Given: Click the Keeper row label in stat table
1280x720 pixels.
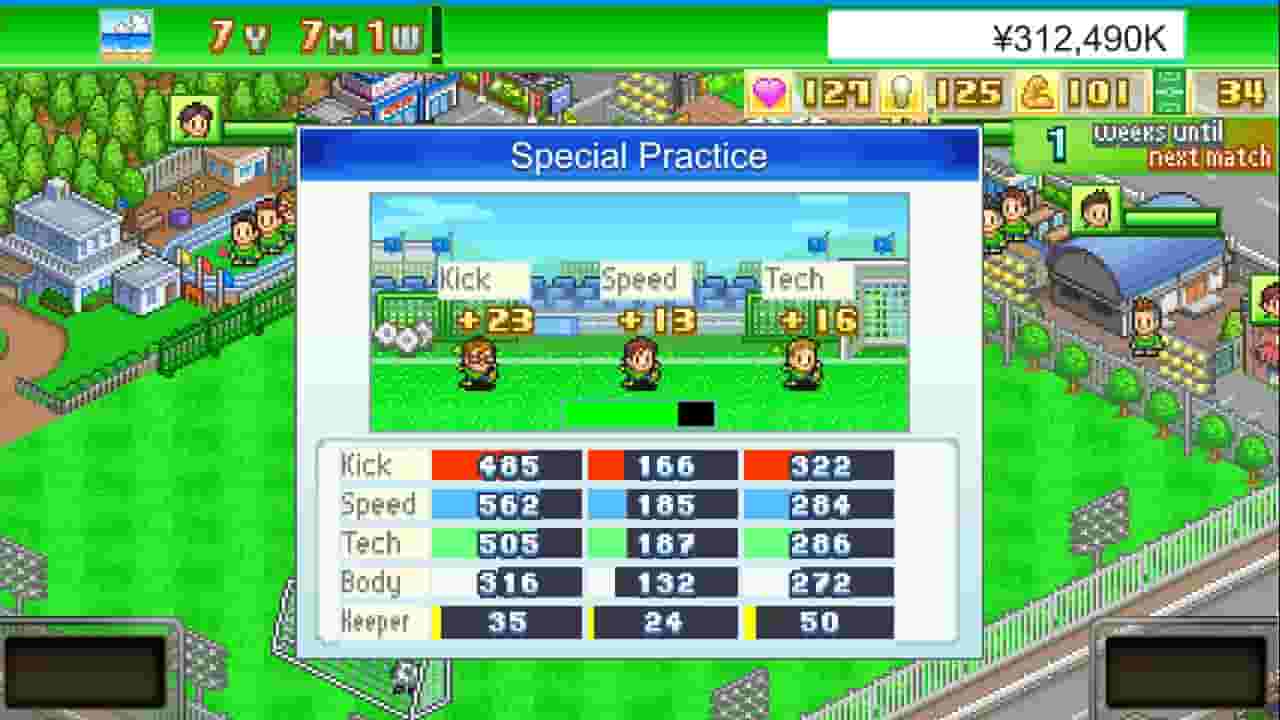Looking at the screenshot, I should pos(378,621).
